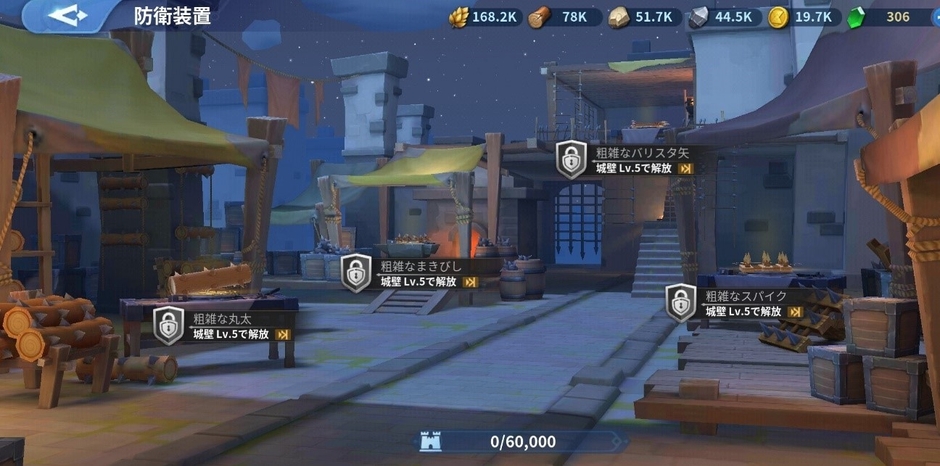Open the gold coin counter

802,17
